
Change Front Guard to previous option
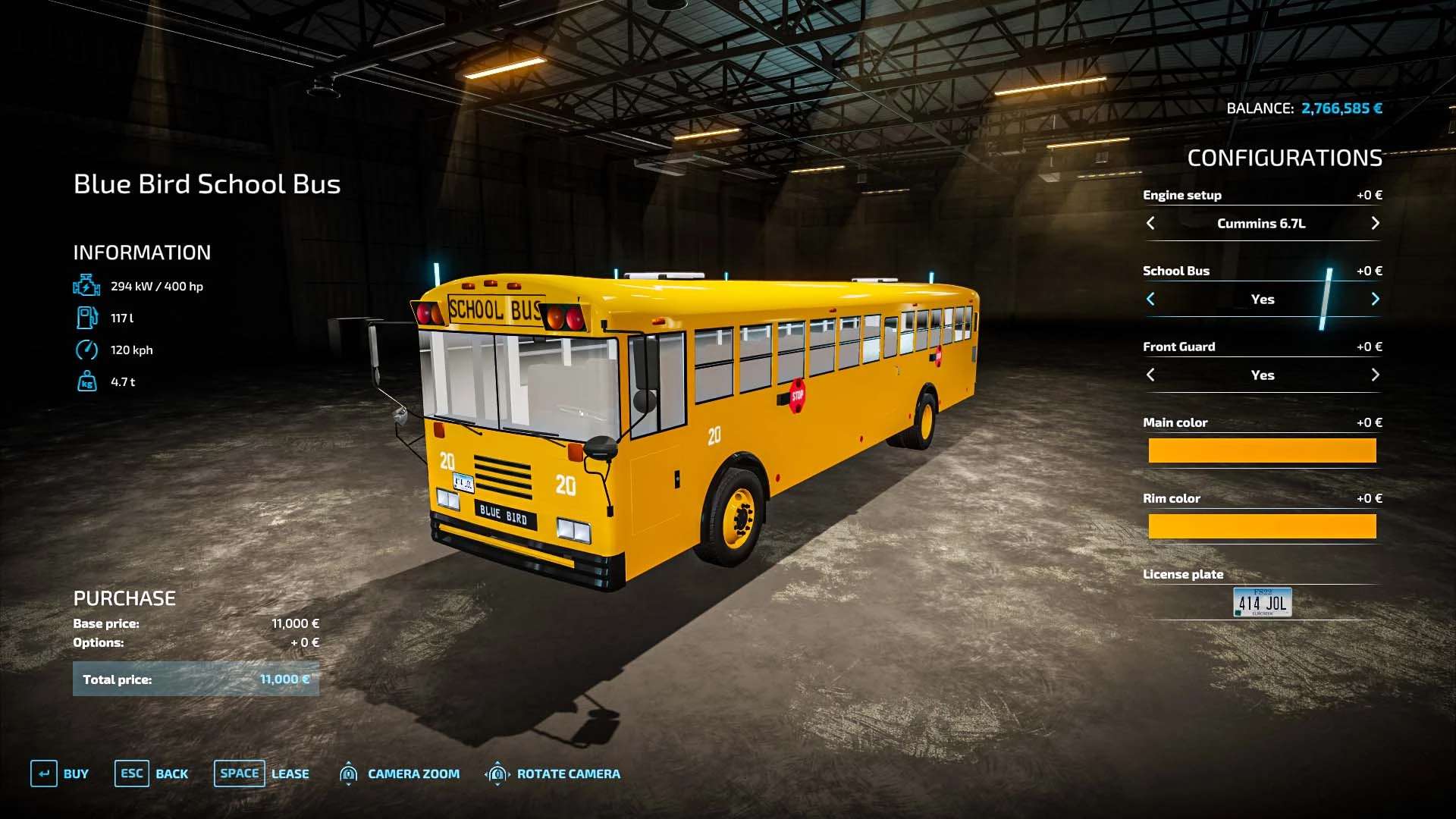[x=1150, y=375]
